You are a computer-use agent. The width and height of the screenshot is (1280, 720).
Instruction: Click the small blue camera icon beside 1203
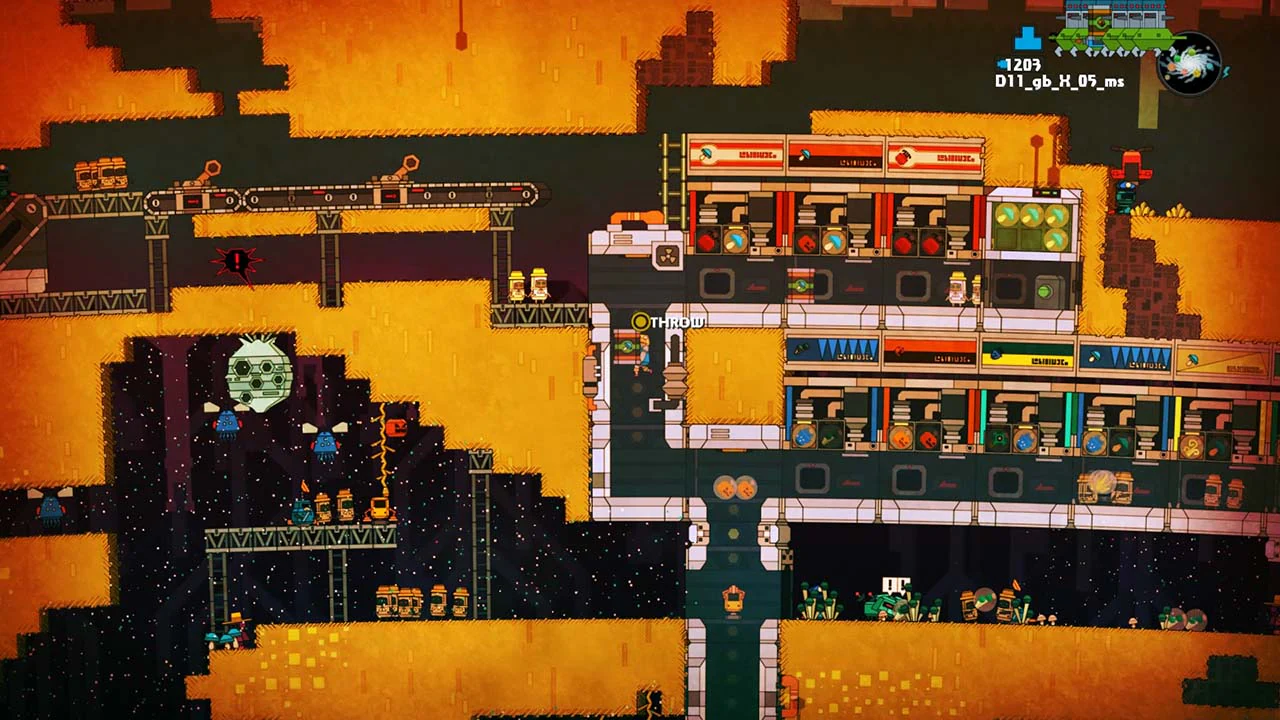pyautogui.click(x=1001, y=65)
